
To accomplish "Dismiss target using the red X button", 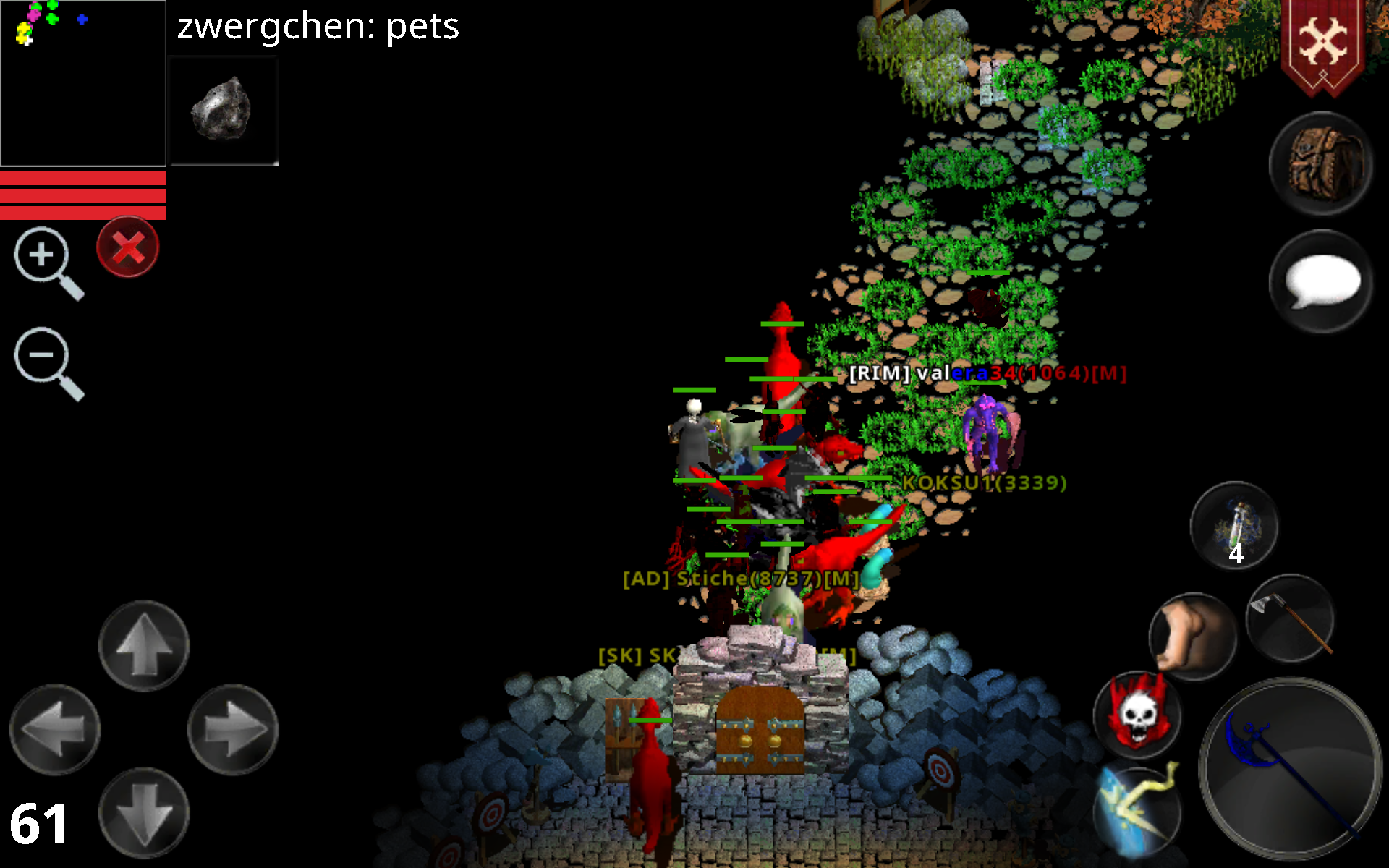I will click(x=127, y=247).
